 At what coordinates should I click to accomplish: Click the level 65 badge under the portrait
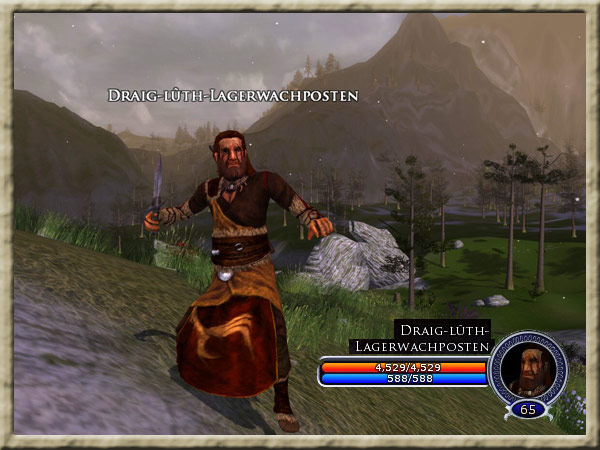tap(527, 409)
